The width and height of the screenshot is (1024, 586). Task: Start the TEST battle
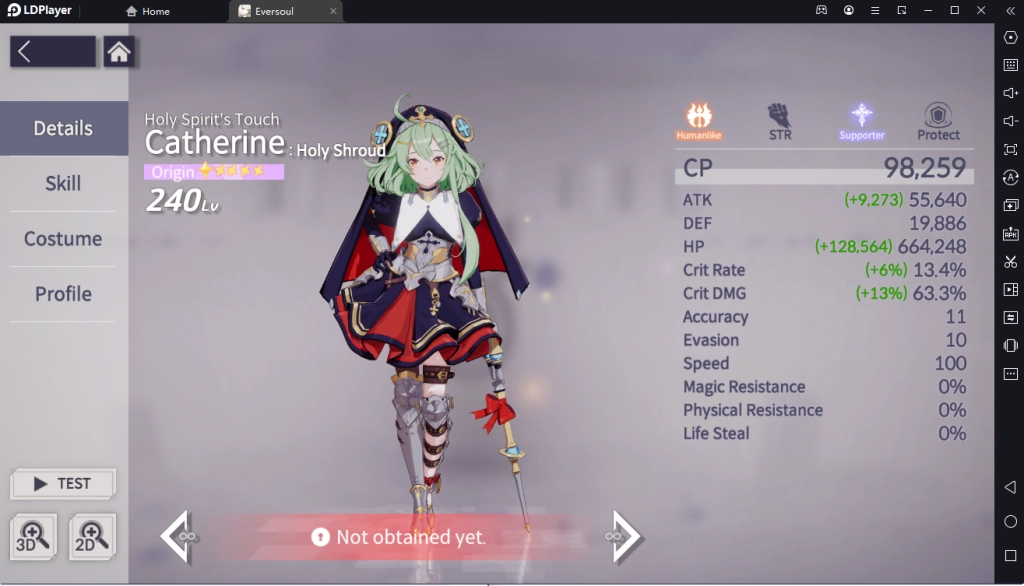point(63,484)
